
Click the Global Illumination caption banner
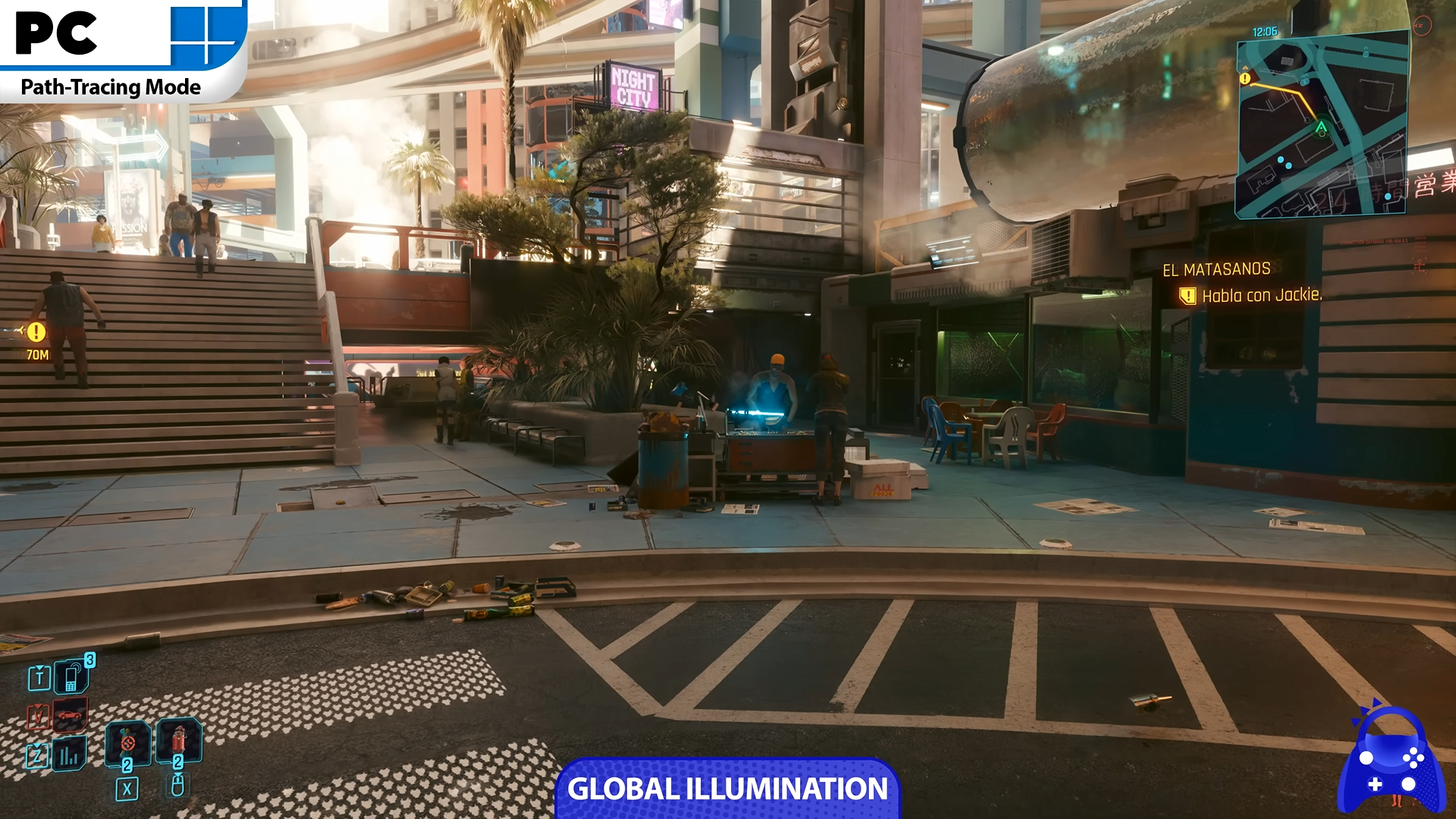(x=727, y=789)
